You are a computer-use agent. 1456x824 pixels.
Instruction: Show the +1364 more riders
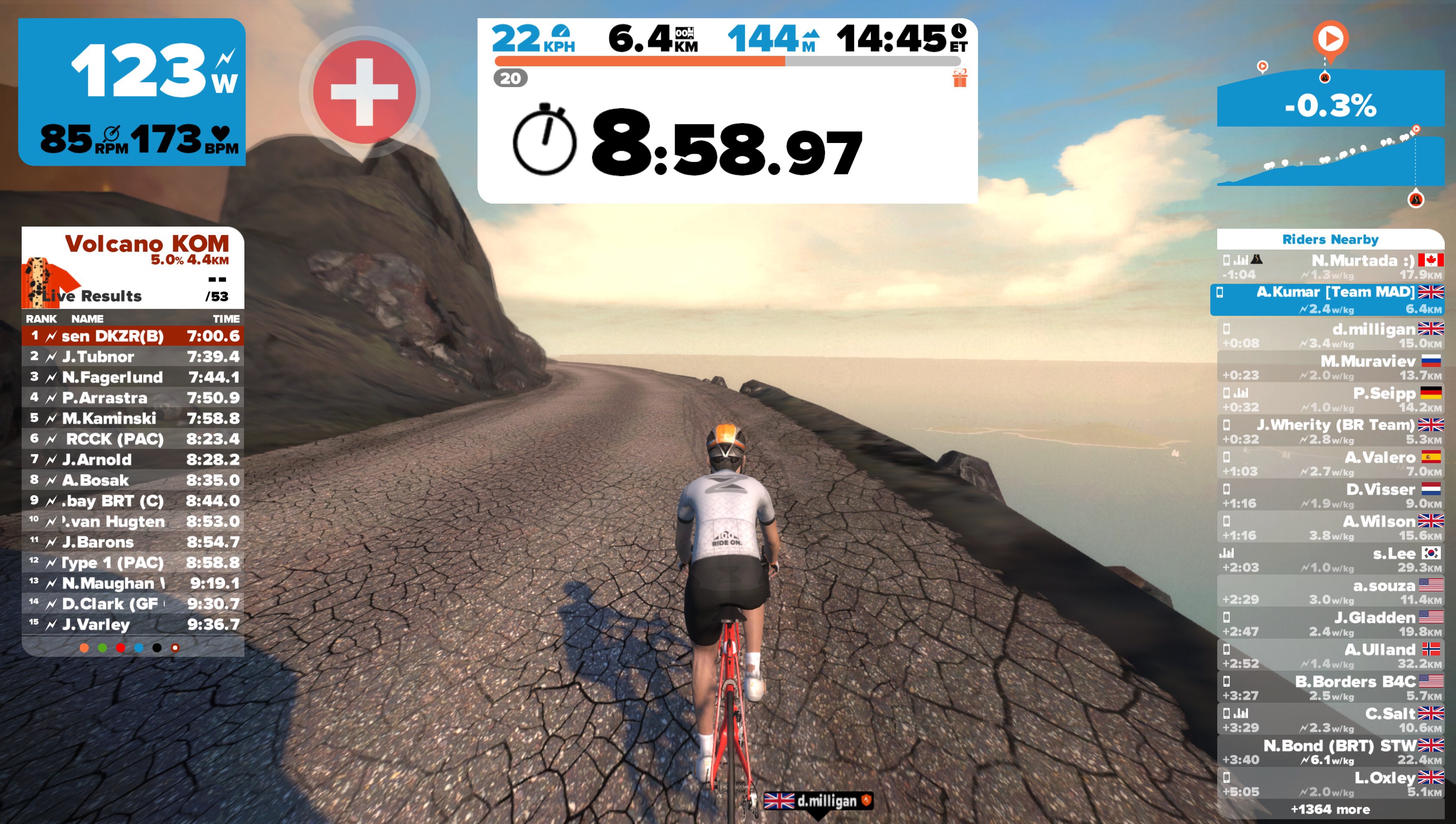point(1330,810)
